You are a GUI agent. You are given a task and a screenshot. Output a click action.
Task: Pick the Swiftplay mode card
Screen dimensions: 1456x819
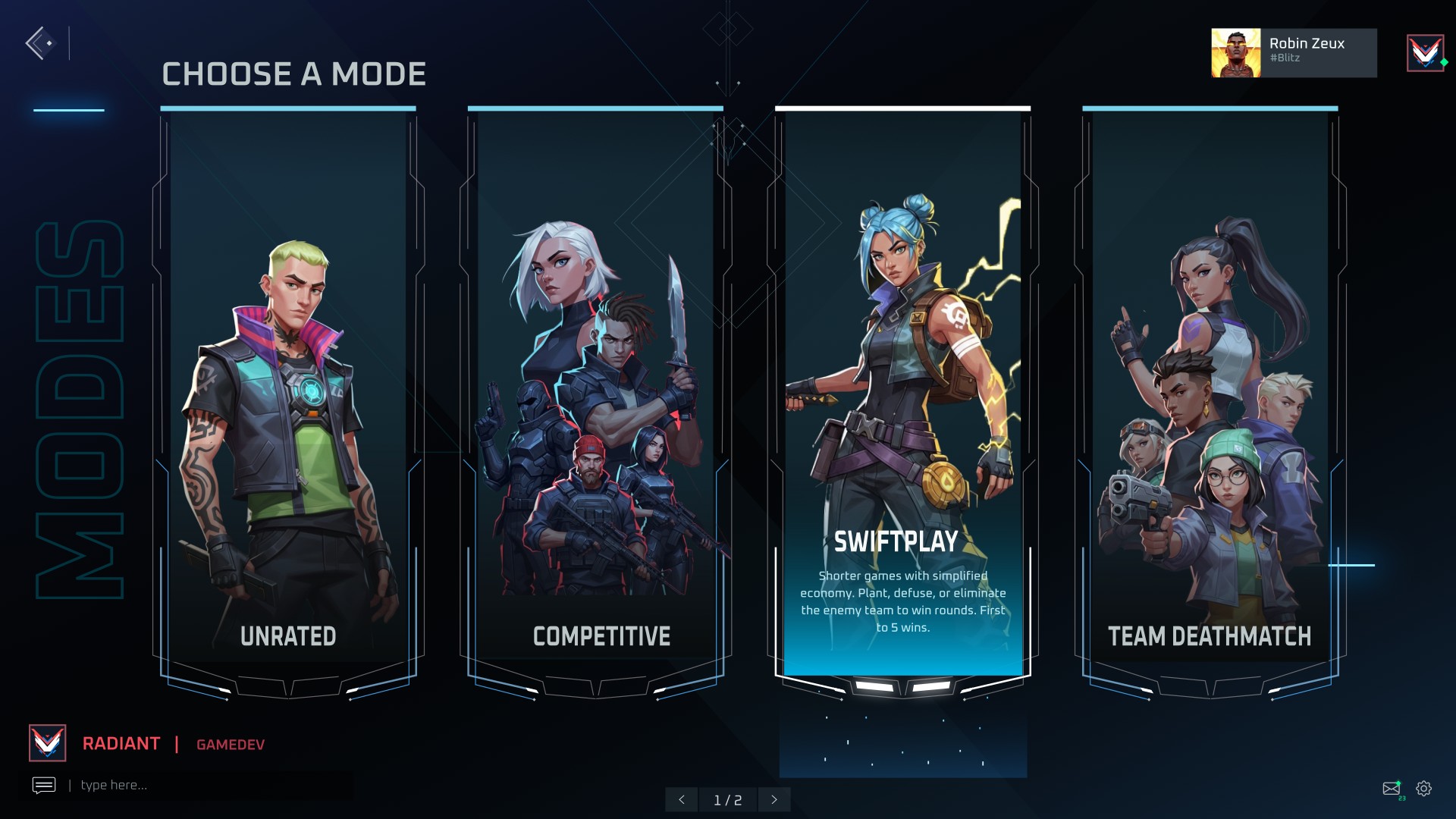902,394
